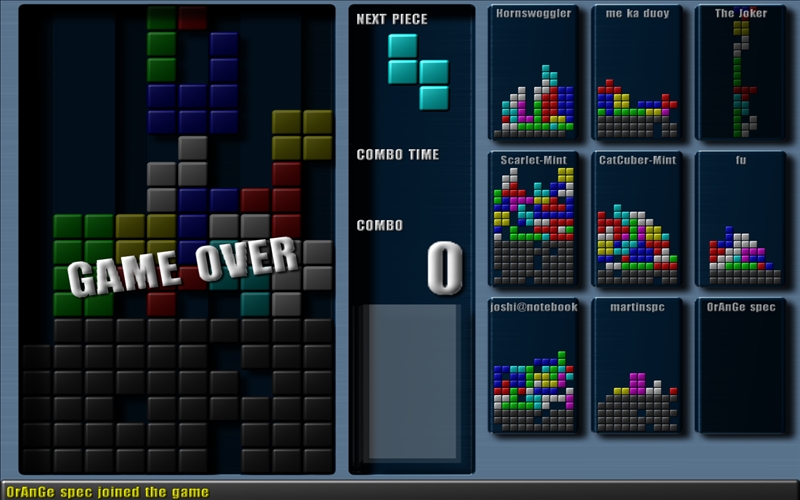Screen dimensions: 800x500
Task: Click the chat message bar
Action: coord(400,491)
